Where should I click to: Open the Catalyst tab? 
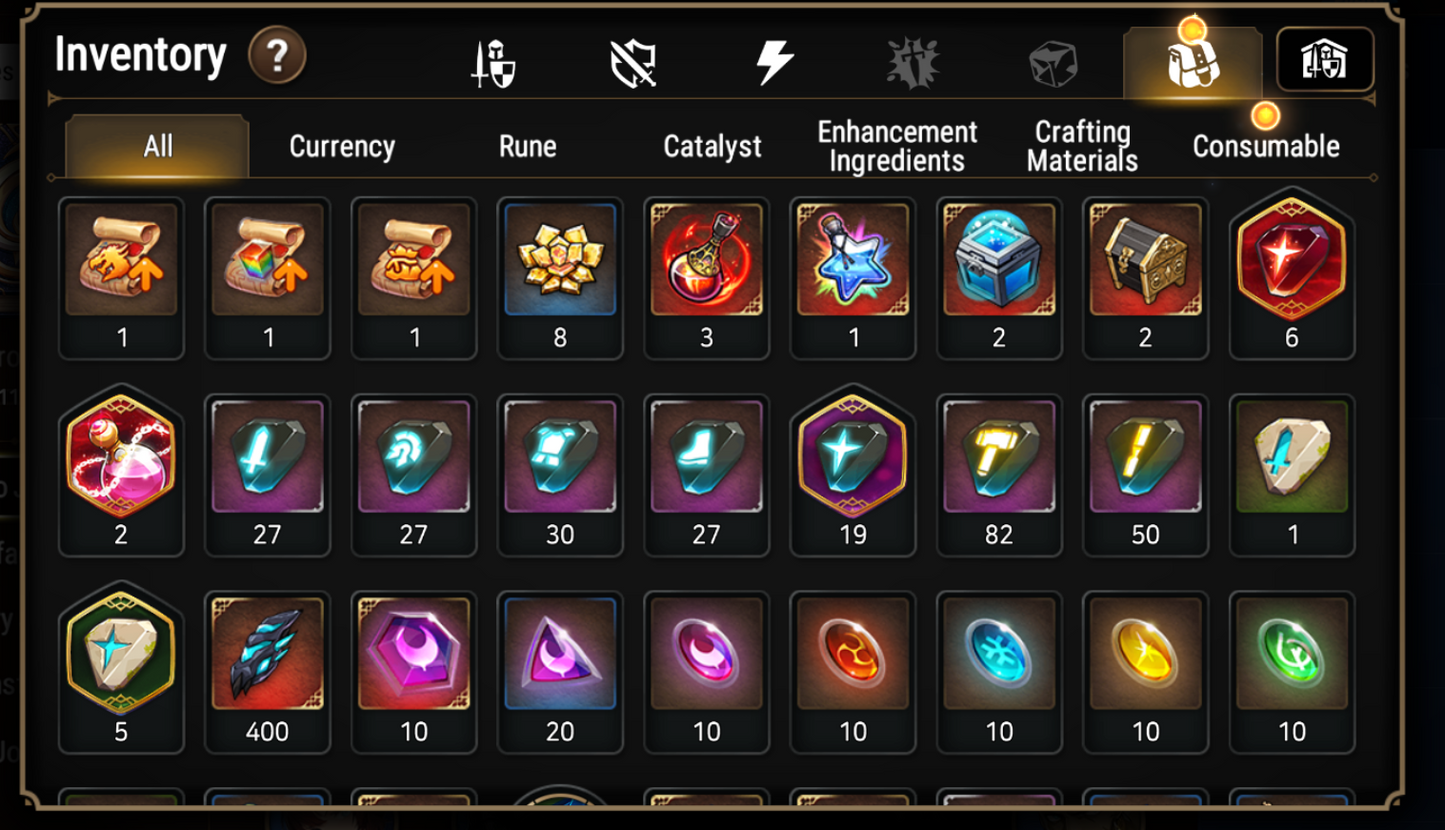(711, 146)
